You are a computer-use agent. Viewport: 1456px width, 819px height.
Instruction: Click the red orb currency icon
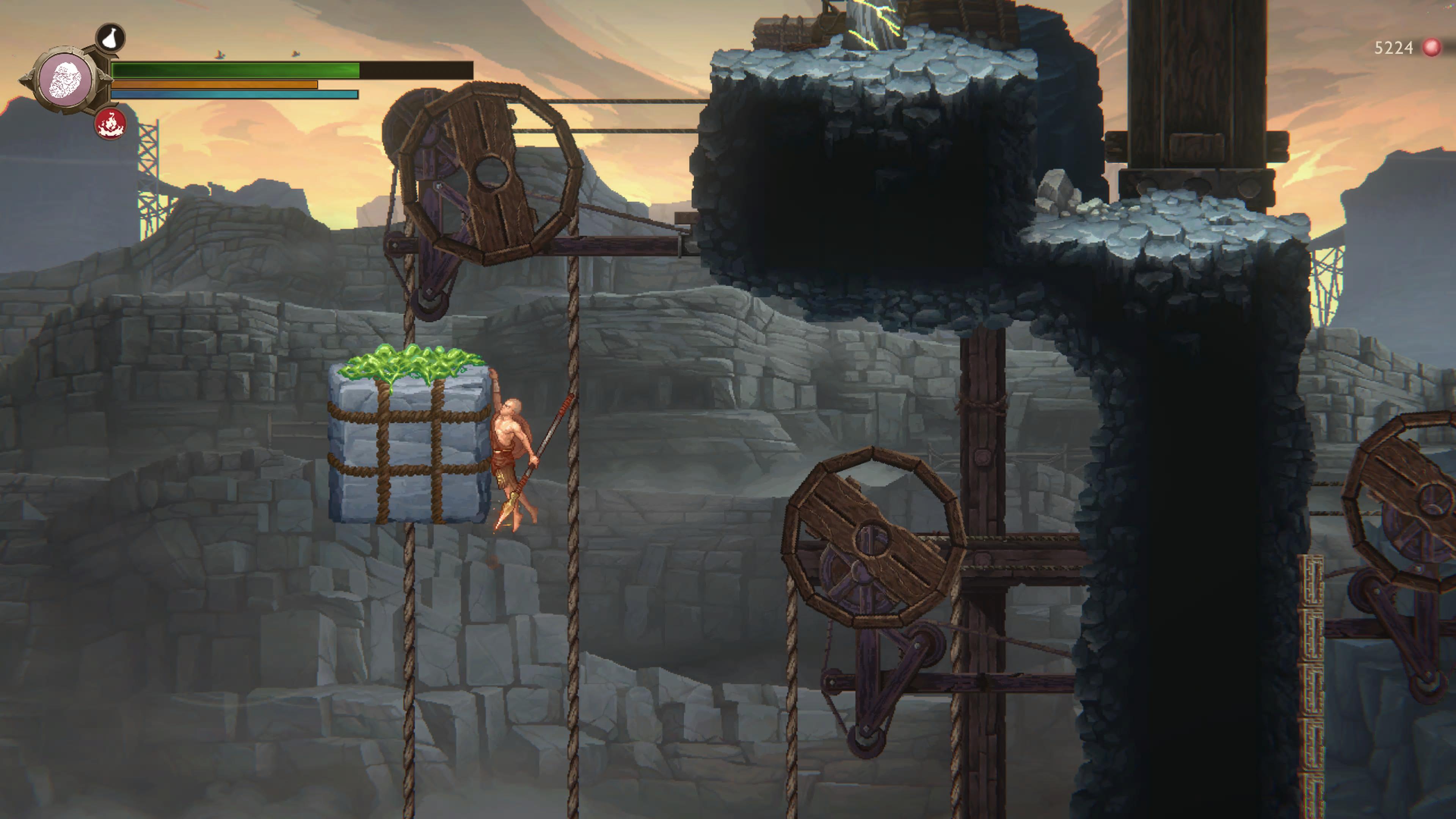[1432, 47]
